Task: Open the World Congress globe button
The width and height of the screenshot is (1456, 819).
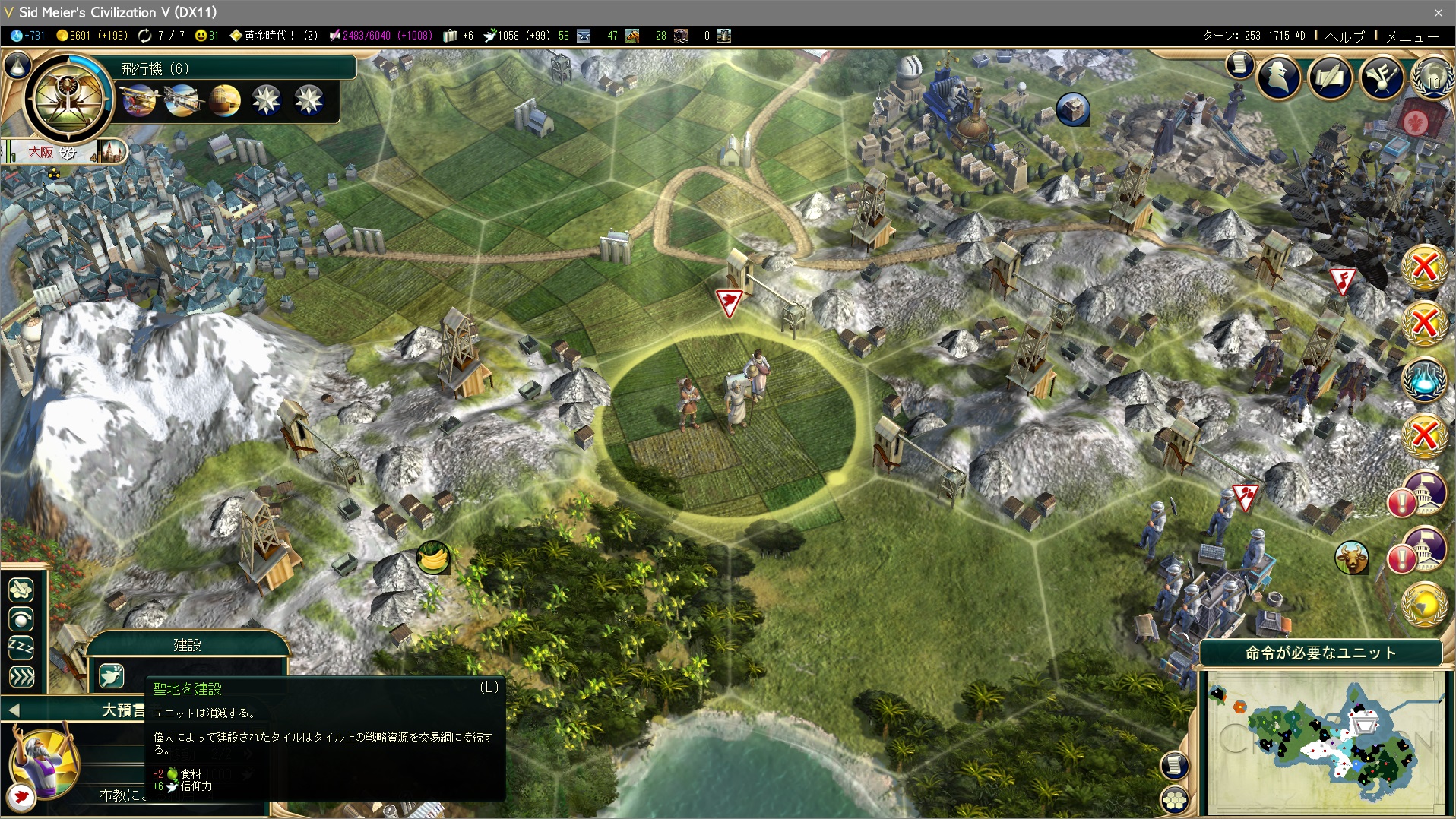Action: pyautogui.click(x=1432, y=77)
